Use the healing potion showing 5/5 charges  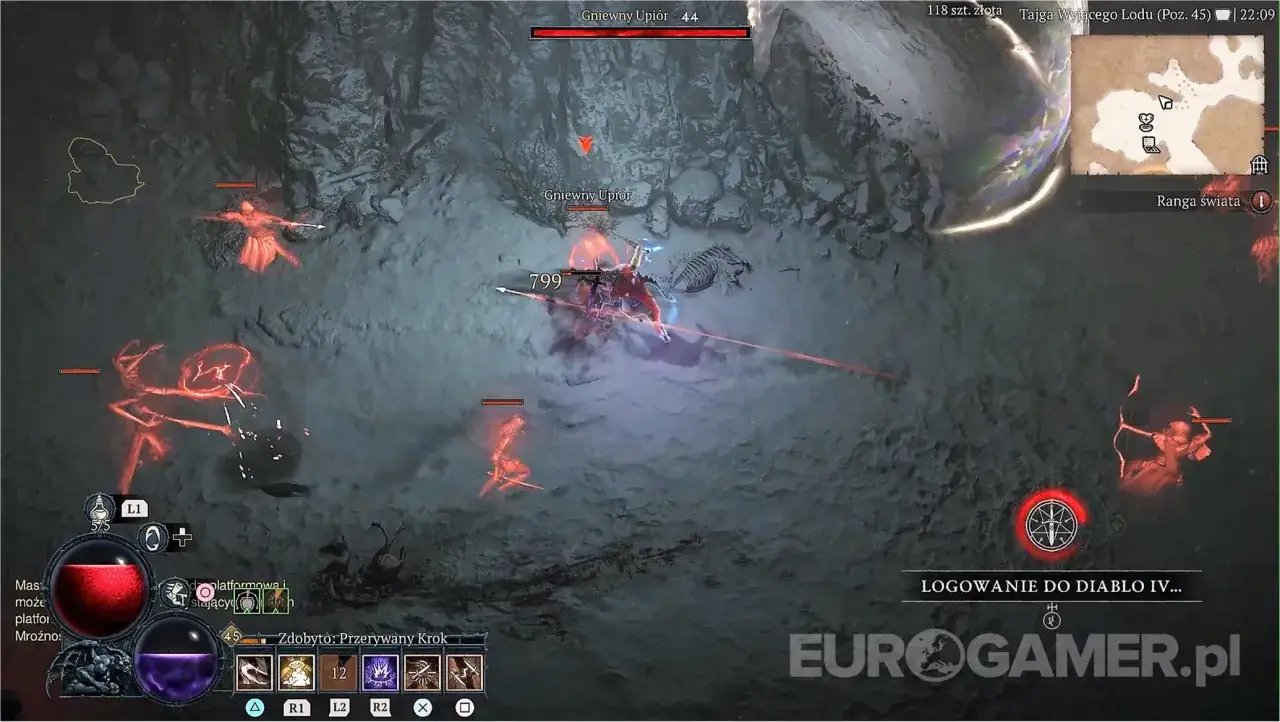click(98, 509)
